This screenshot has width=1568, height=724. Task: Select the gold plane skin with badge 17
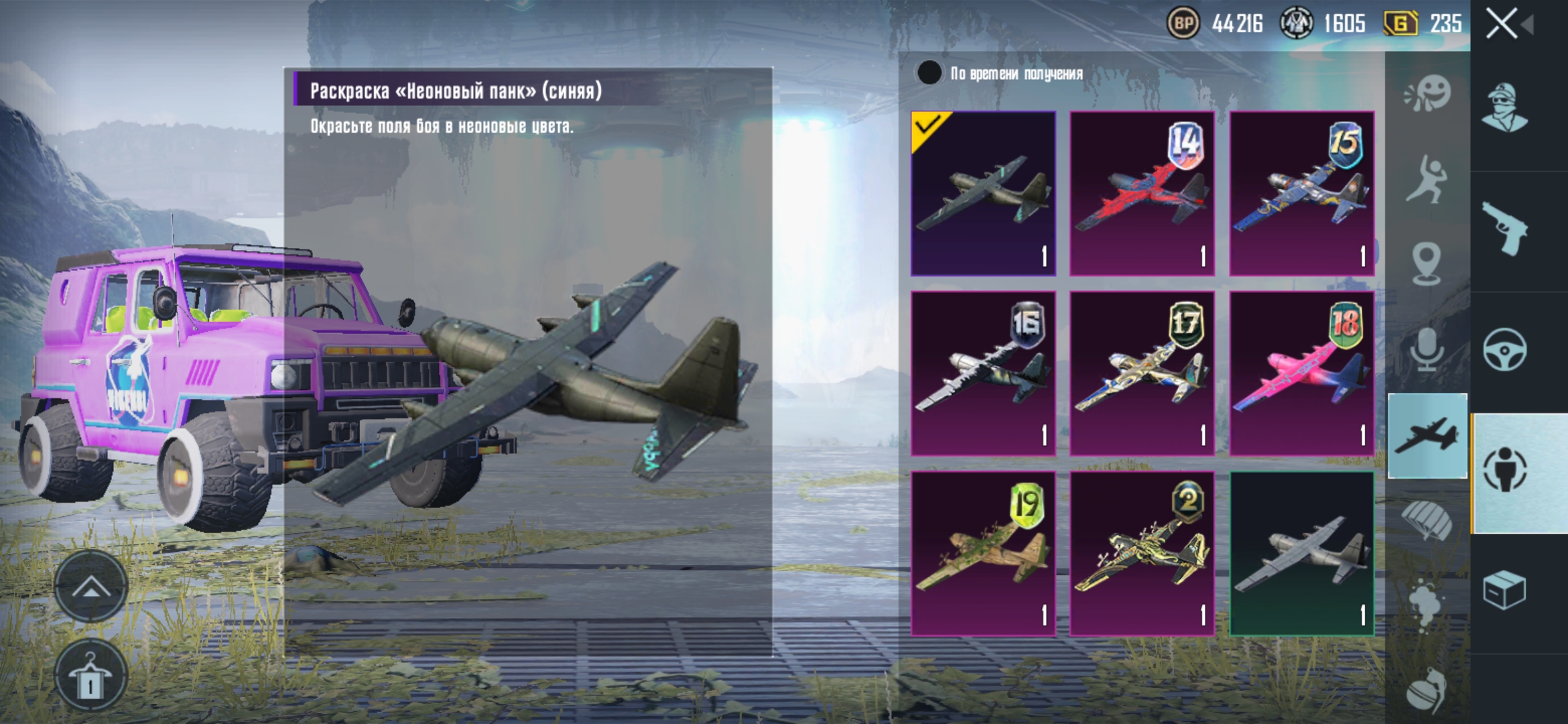[1142, 373]
